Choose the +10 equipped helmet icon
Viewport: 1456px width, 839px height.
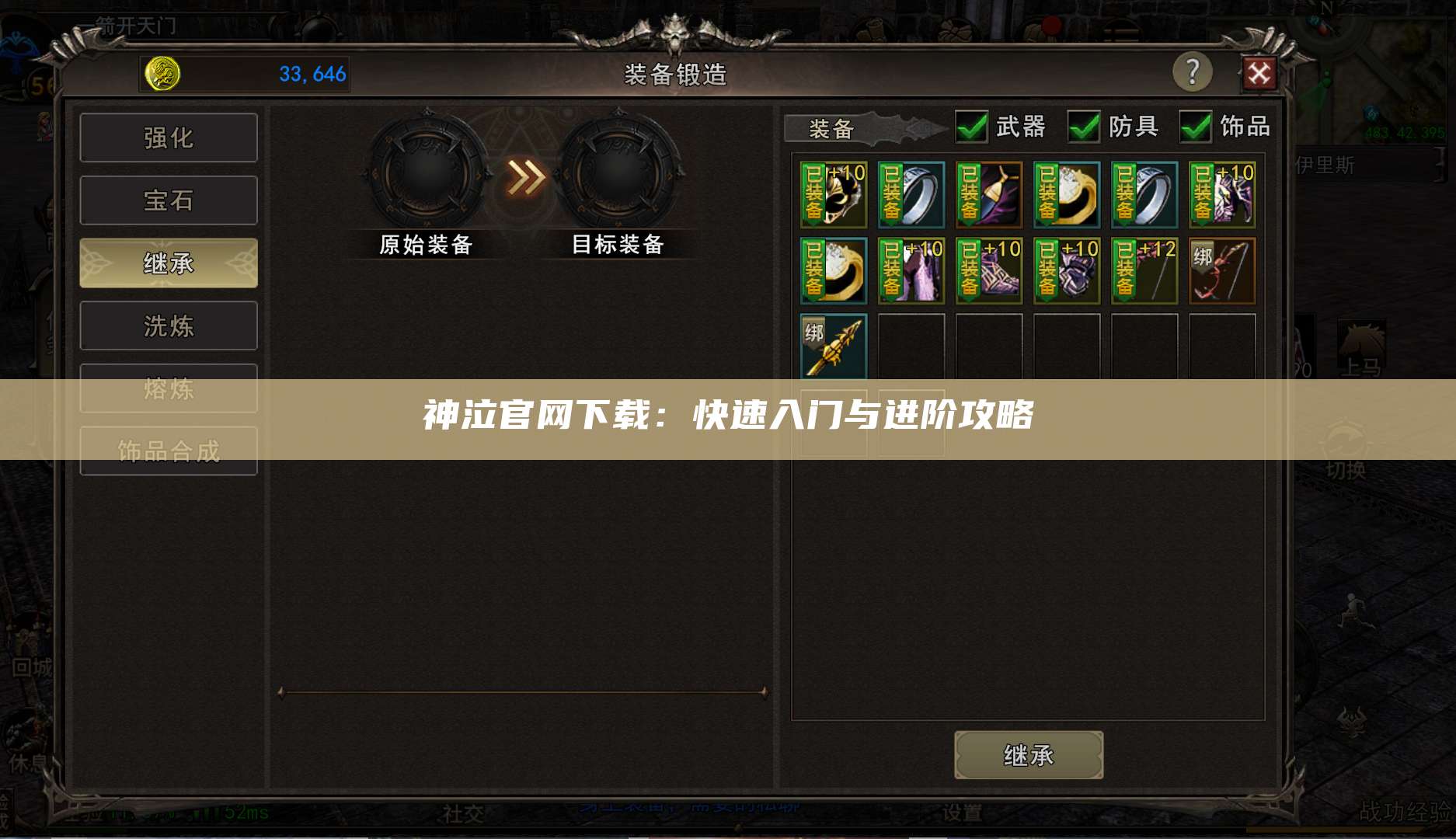click(833, 194)
